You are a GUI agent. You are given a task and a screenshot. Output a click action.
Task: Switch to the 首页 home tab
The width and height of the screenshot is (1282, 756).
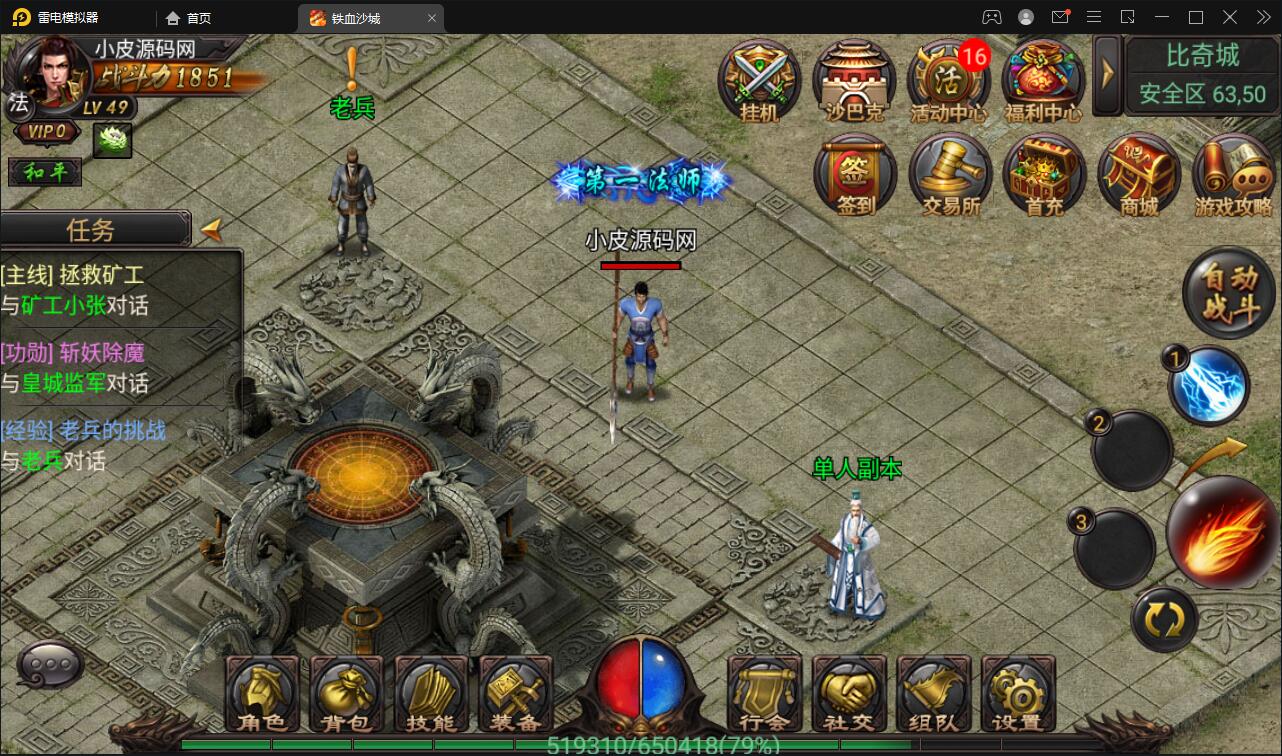(x=188, y=18)
